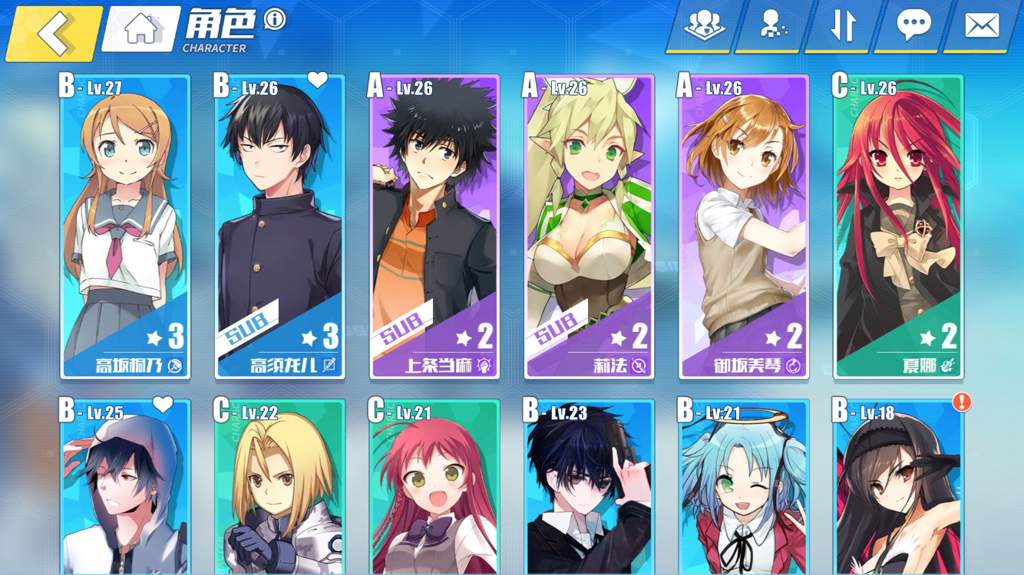Screen dimensions: 1024x575
Task: Choose the Lv.25 hooded character card
Action: point(125,490)
